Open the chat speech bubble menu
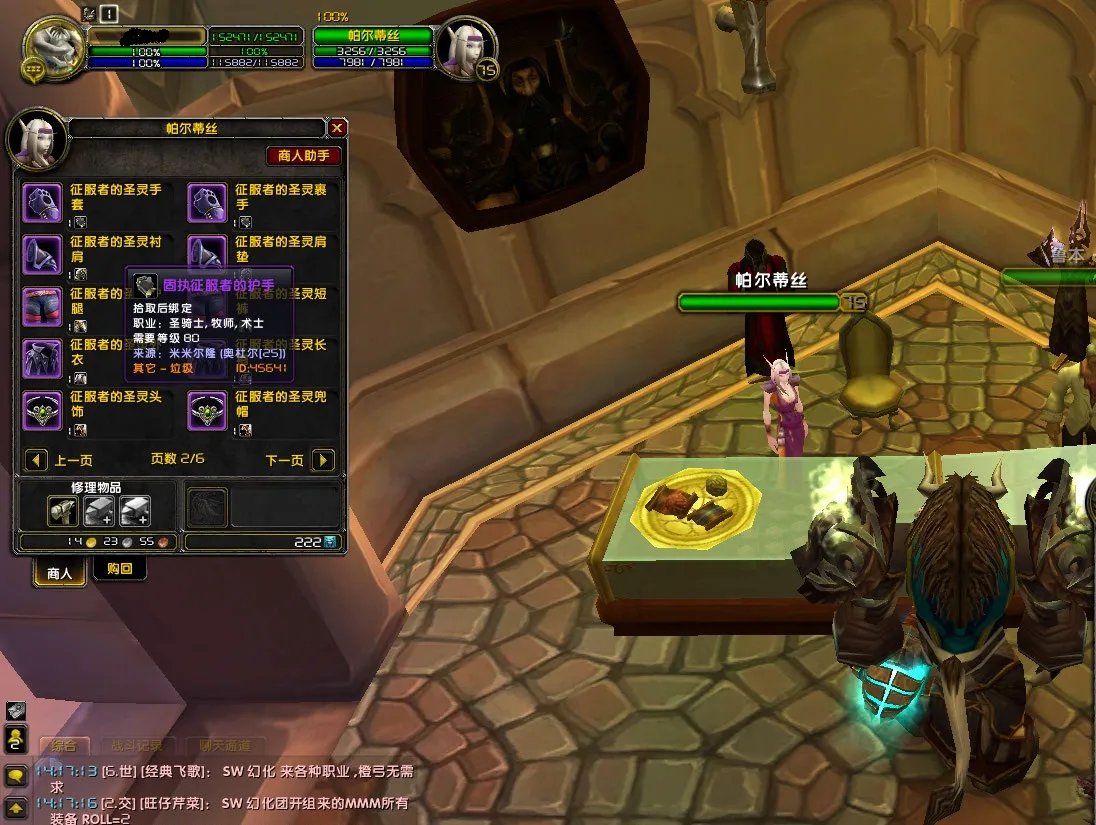The height and width of the screenshot is (825, 1096). click(x=16, y=776)
